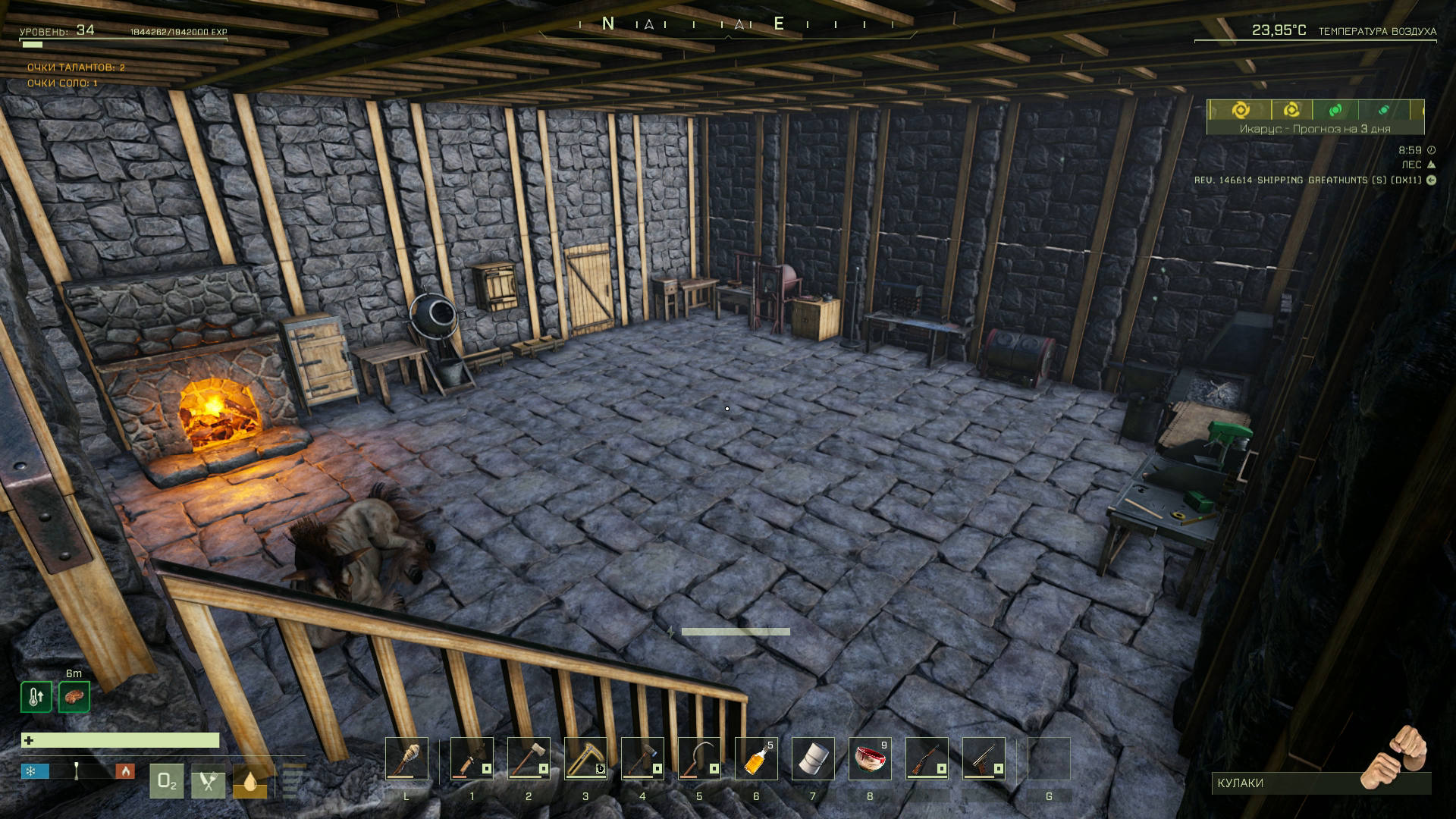This screenshot has height=819, width=1456.
Task: Click the knife and fork hunger icon
Action: [x=208, y=782]
